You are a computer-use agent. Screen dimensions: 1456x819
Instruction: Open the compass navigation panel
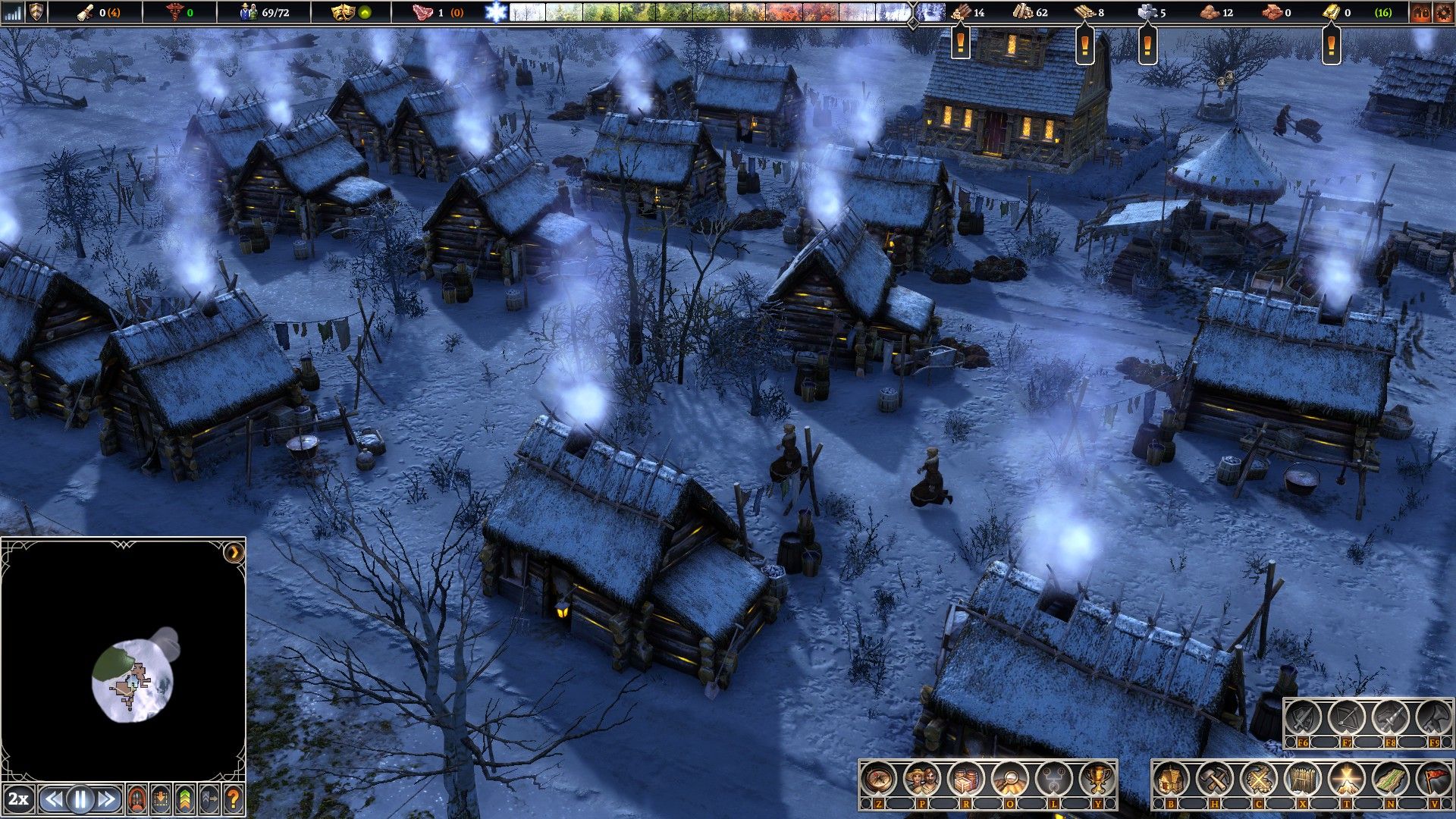click(879, 779)
